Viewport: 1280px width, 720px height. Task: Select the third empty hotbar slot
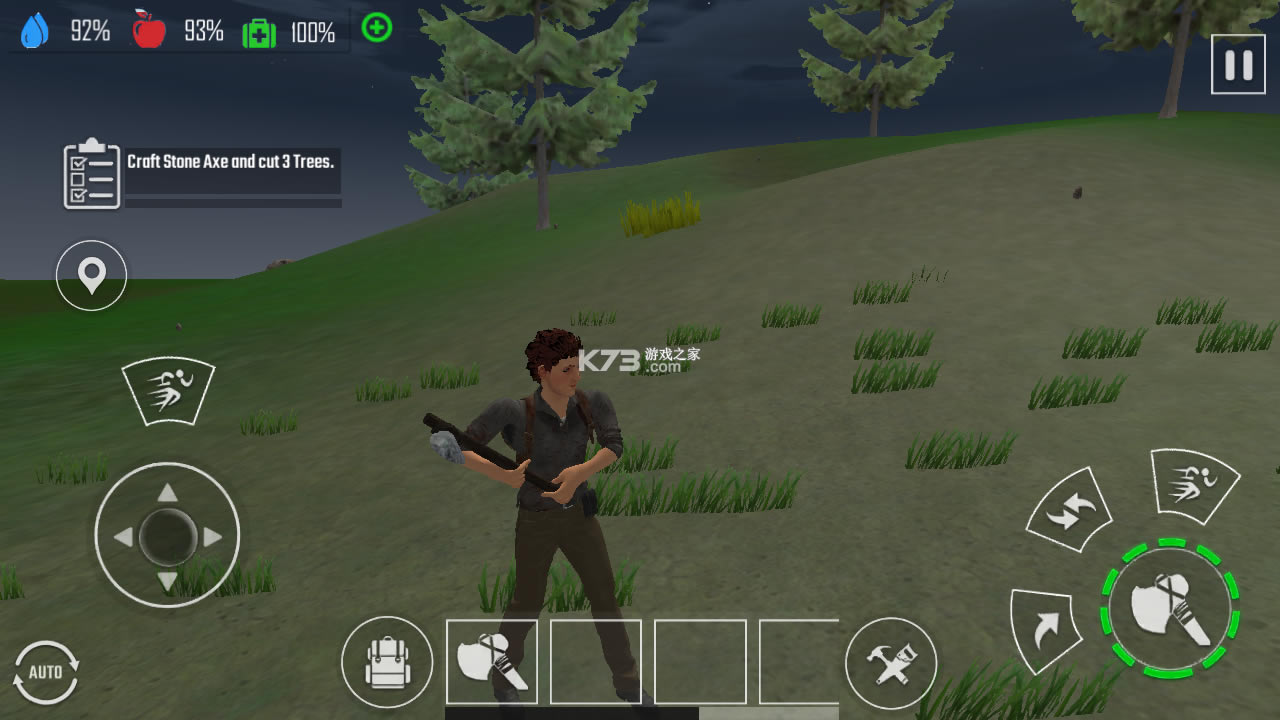[x=697, y=662]
